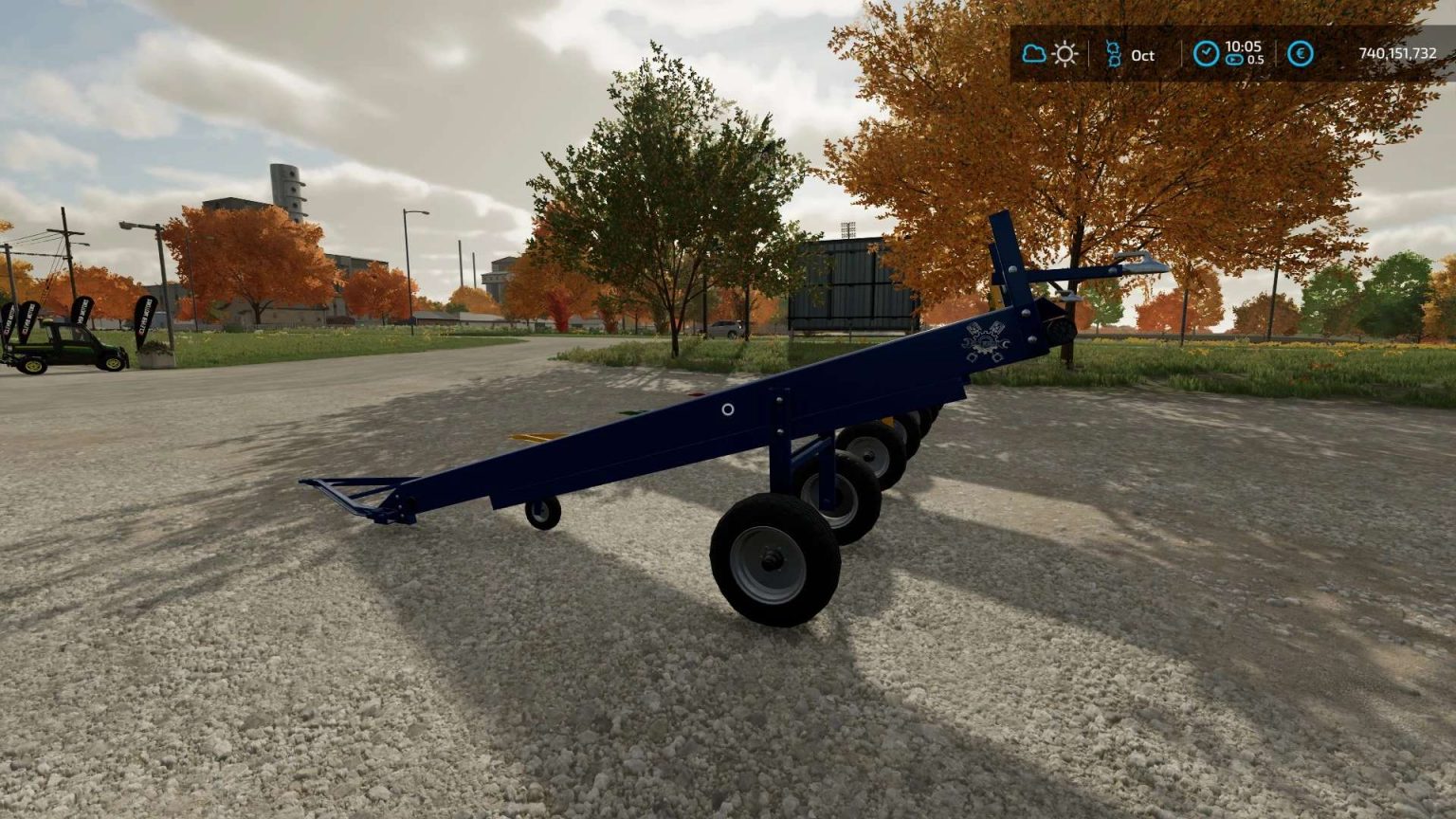Click the falling-leaves season icon
The image size is (1456, 819).
[x=1115, y=52]
